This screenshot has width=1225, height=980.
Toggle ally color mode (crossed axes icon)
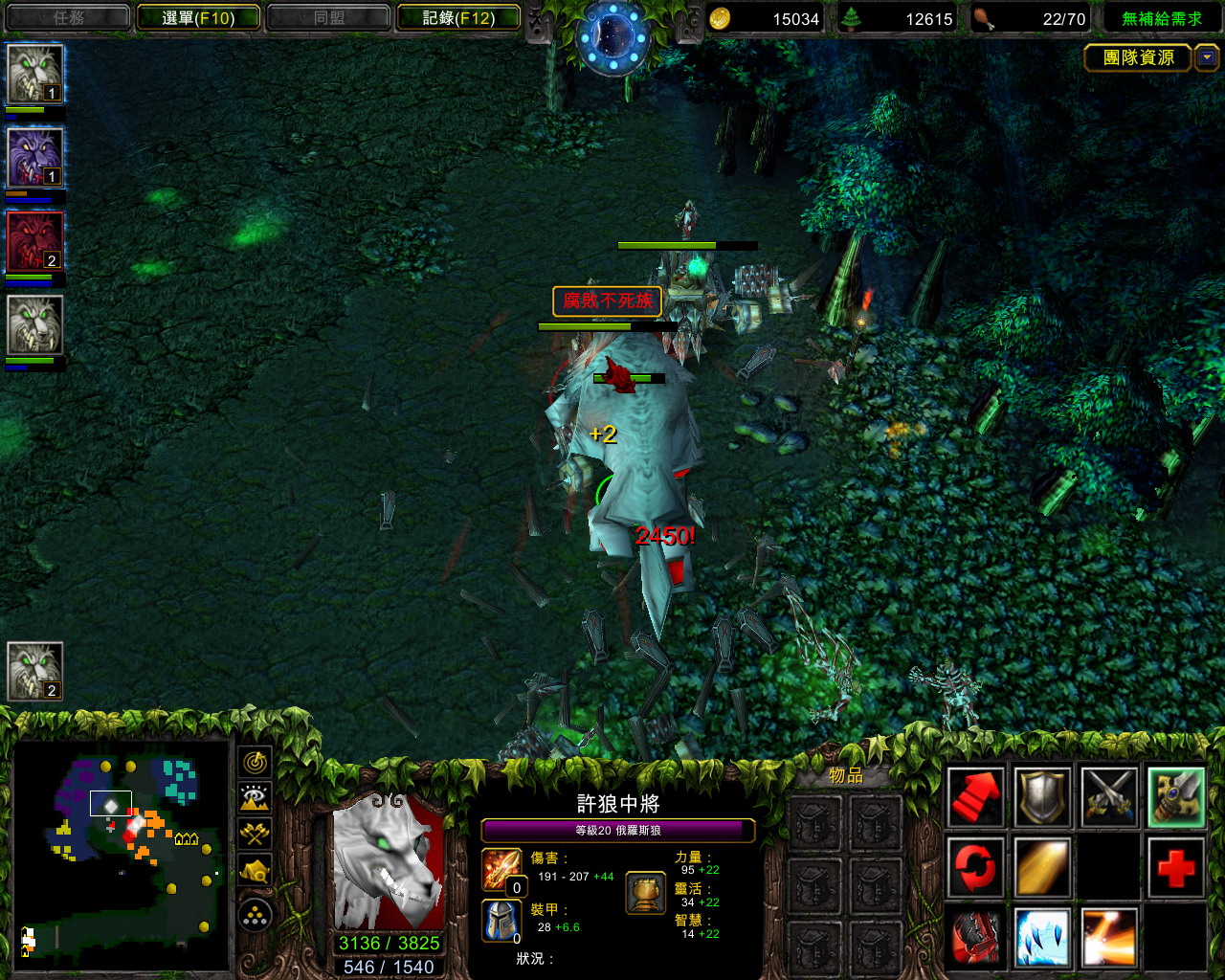(255, 833)
